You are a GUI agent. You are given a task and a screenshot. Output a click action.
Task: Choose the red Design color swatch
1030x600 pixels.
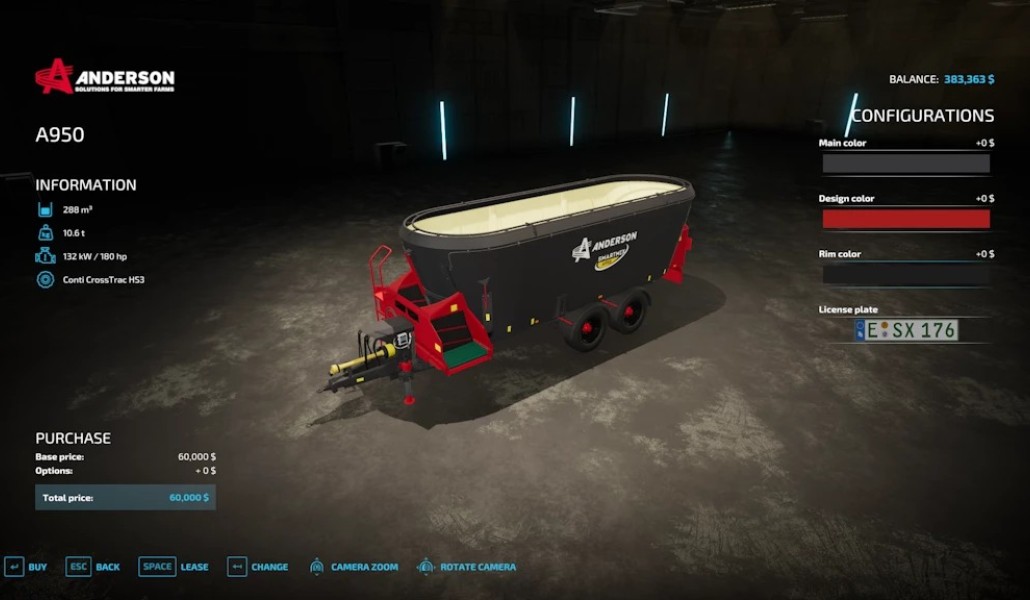point(905,219)
